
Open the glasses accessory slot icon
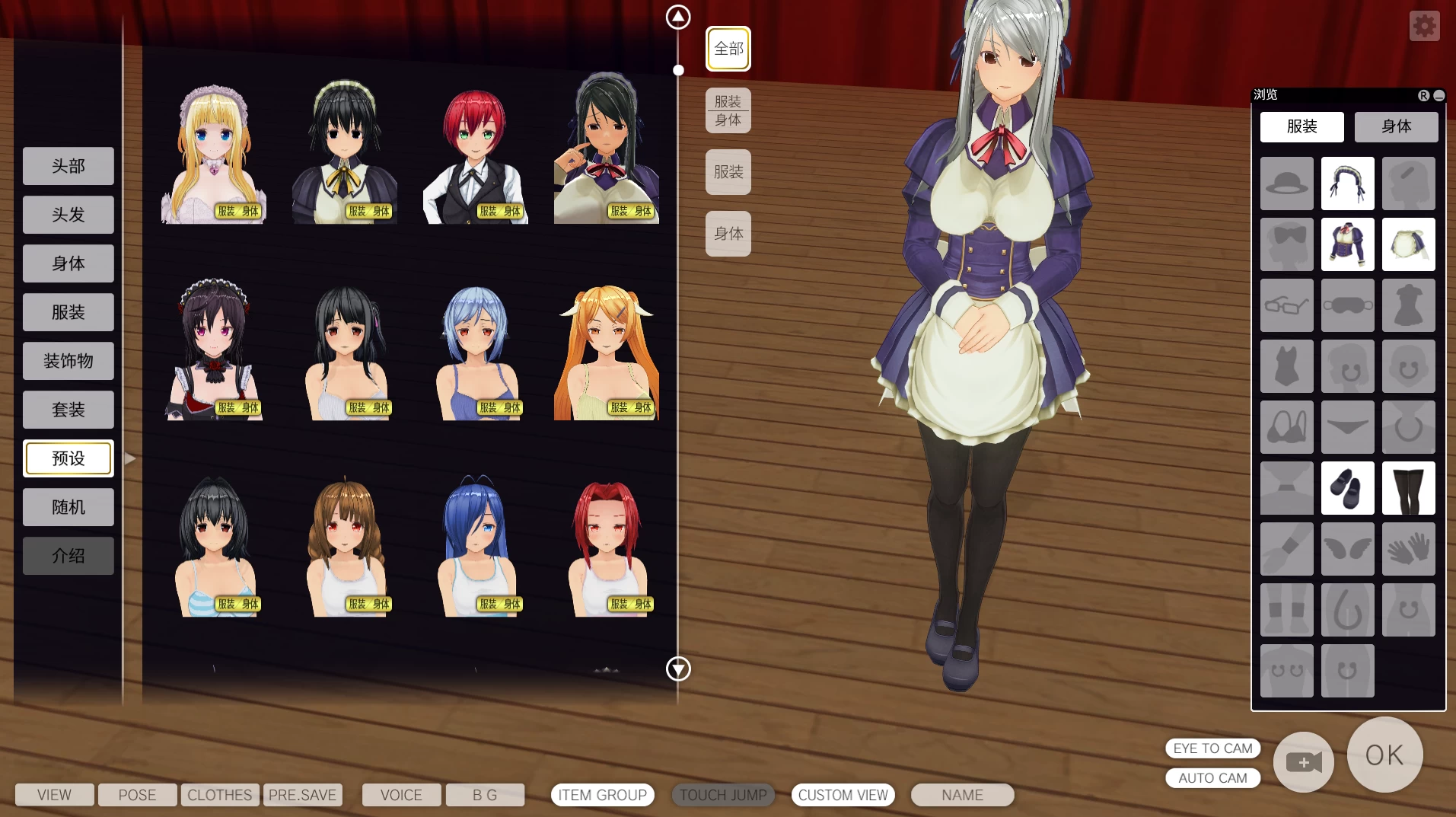[x=1286, y=305]
